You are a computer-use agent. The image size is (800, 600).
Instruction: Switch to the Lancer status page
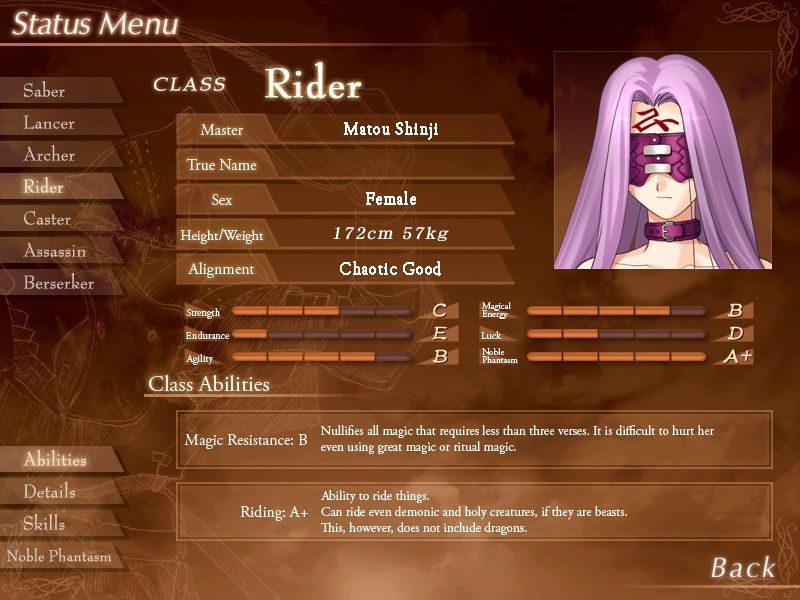(49, 123)
